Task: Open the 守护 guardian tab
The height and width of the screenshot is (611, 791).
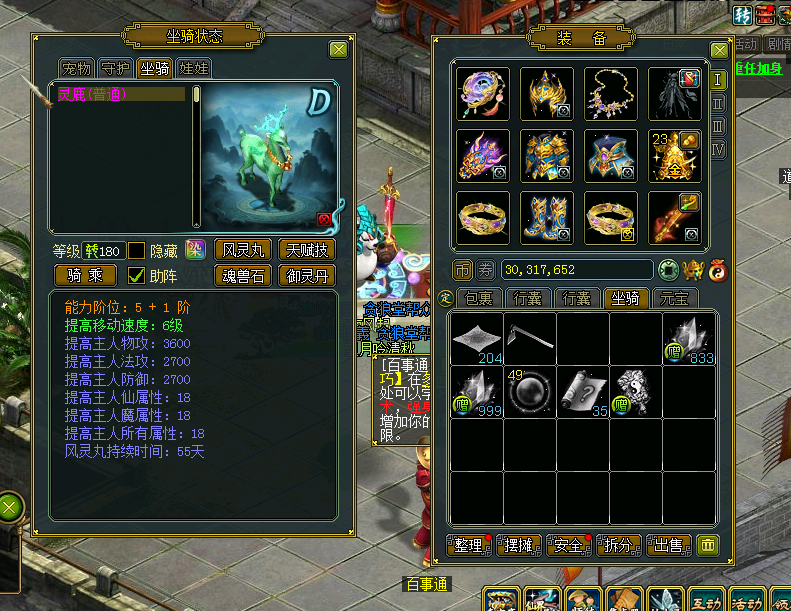Action: (116, 68)
